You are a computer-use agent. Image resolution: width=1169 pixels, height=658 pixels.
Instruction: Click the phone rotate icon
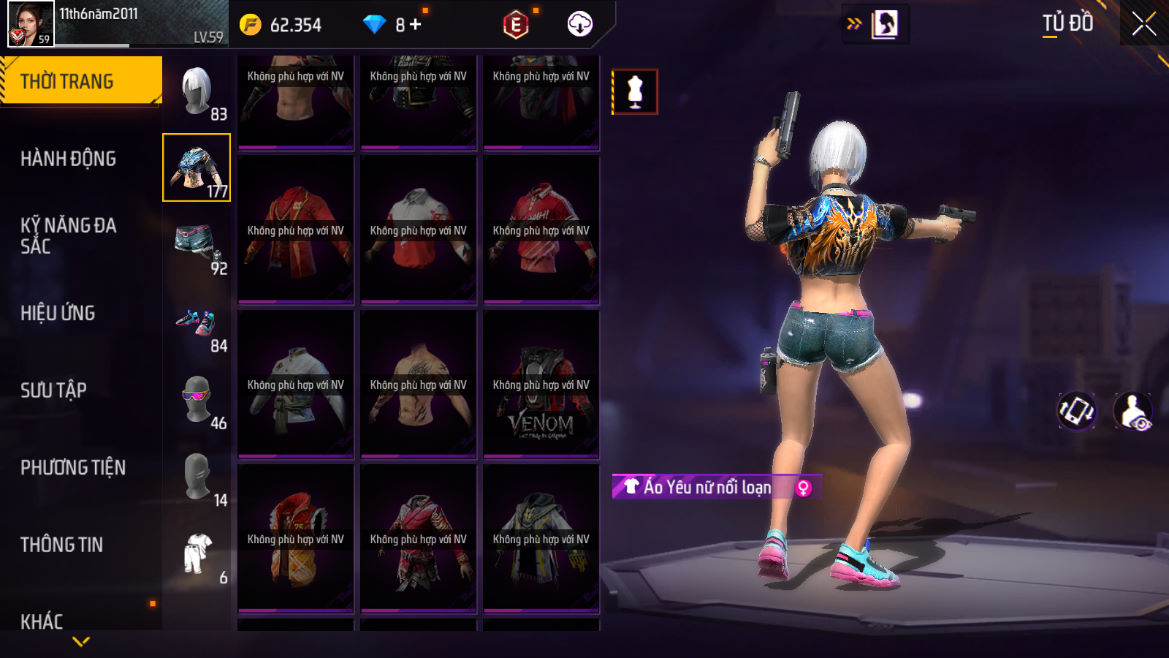click(1077, 411)
